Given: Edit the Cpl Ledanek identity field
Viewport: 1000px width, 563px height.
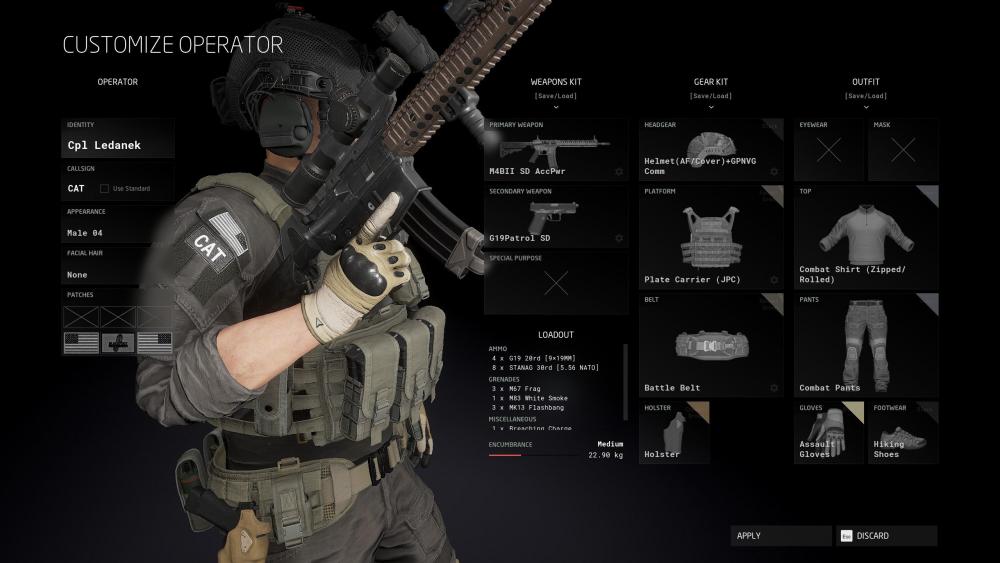Looking at the screenshot, I should pos(117,145).
